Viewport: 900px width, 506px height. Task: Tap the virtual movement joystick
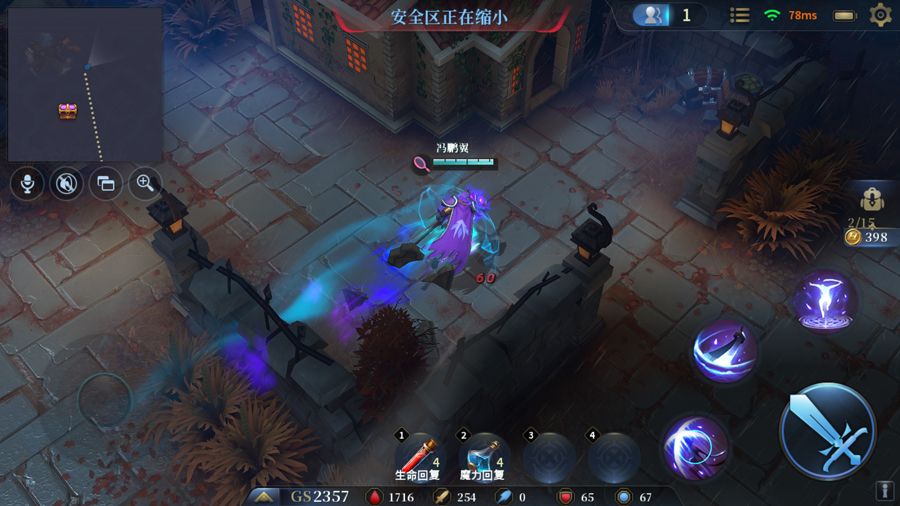click(x=105, y=402)
